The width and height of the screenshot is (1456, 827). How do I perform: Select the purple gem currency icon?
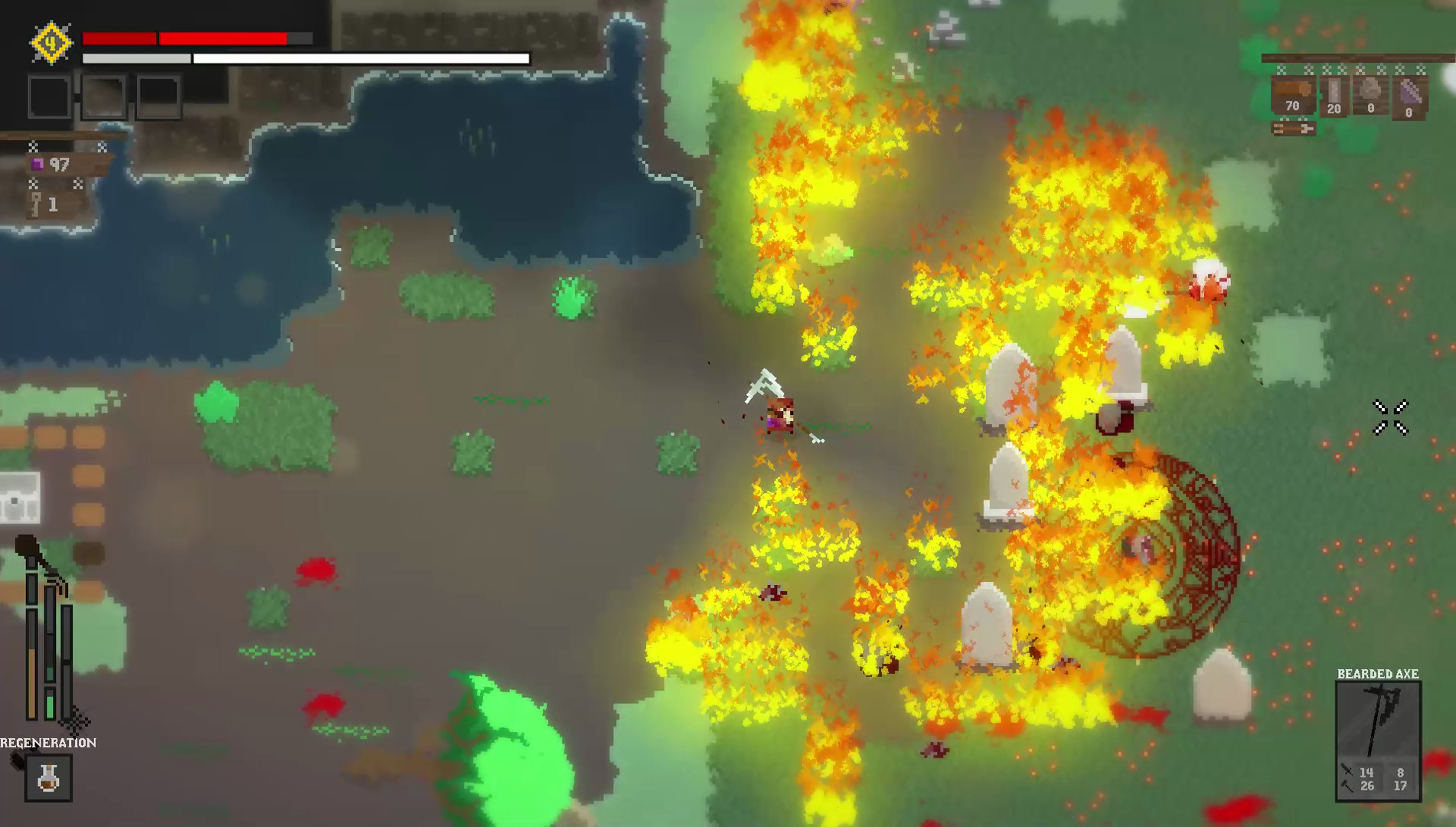tap(38, 164)
